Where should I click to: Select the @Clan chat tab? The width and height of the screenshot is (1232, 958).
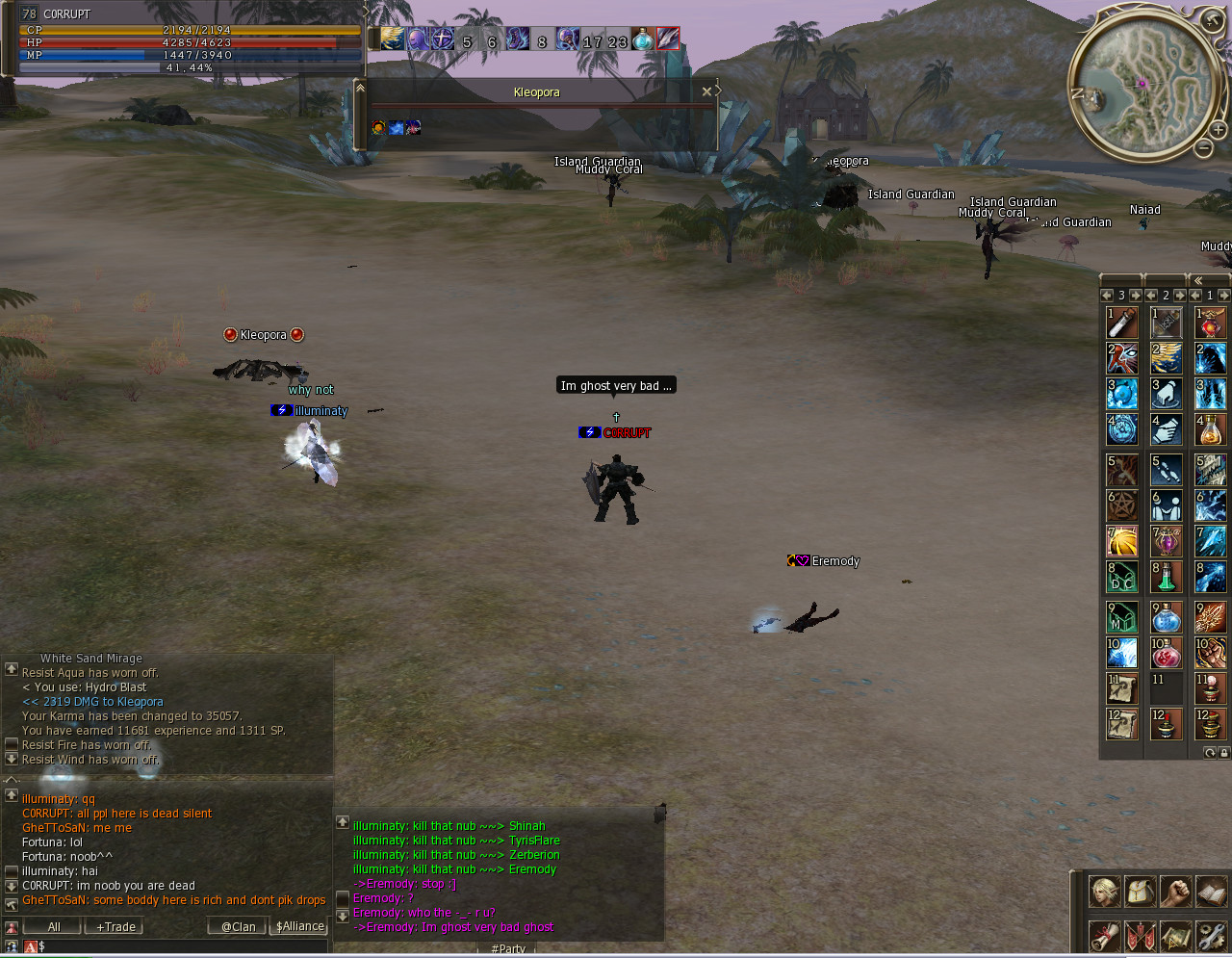click(238, 926)
